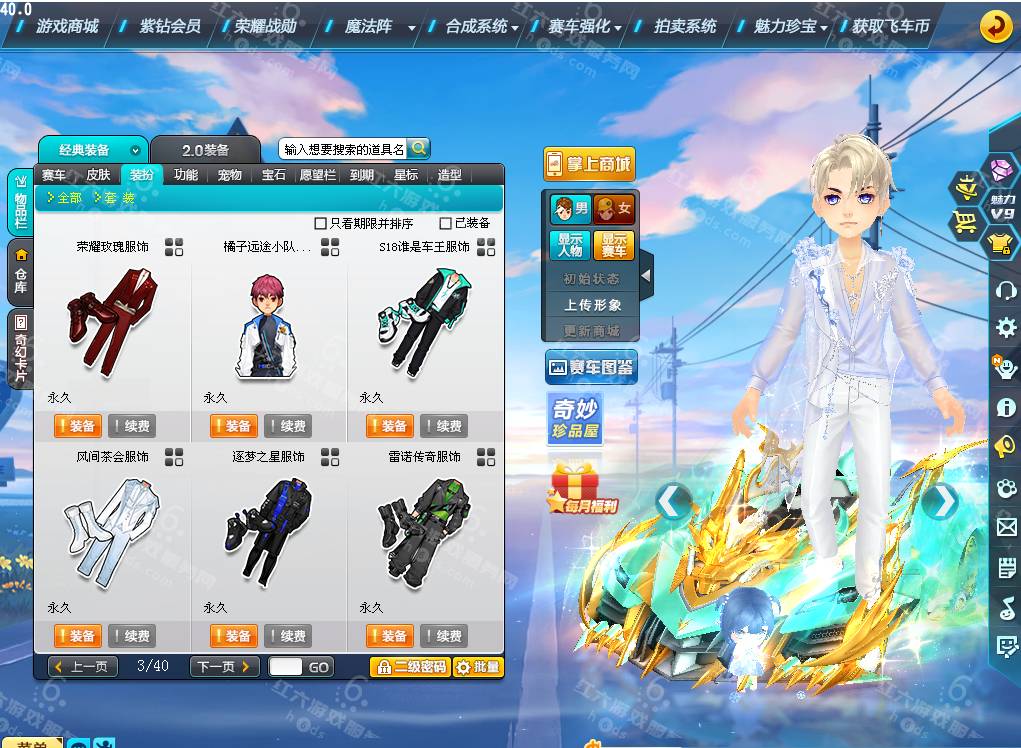The width and height of the screenshot is (1021, 748).
Task: Go to the next page with 下一页
Action: tap(224, 666)
